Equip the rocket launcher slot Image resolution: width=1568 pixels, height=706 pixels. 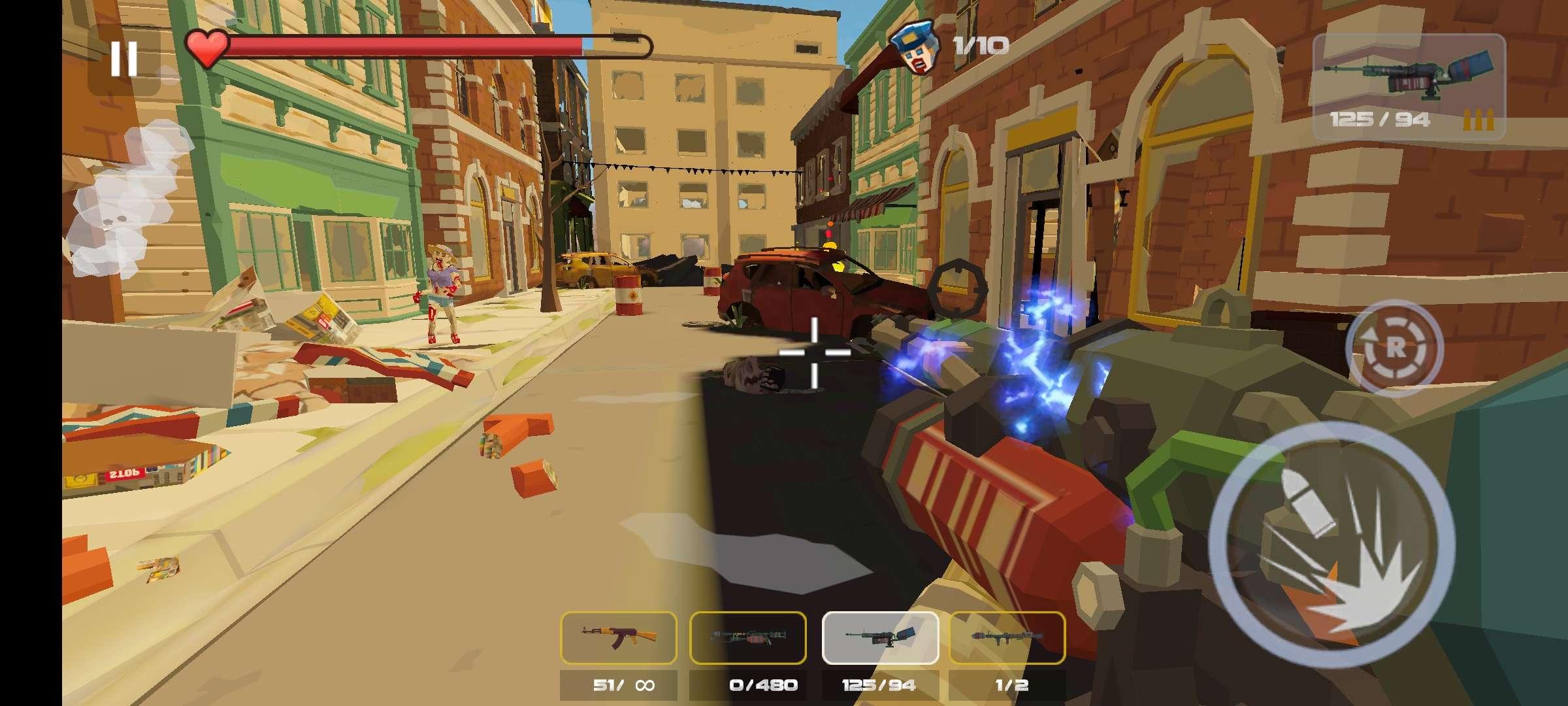[x=1007, y=637]
